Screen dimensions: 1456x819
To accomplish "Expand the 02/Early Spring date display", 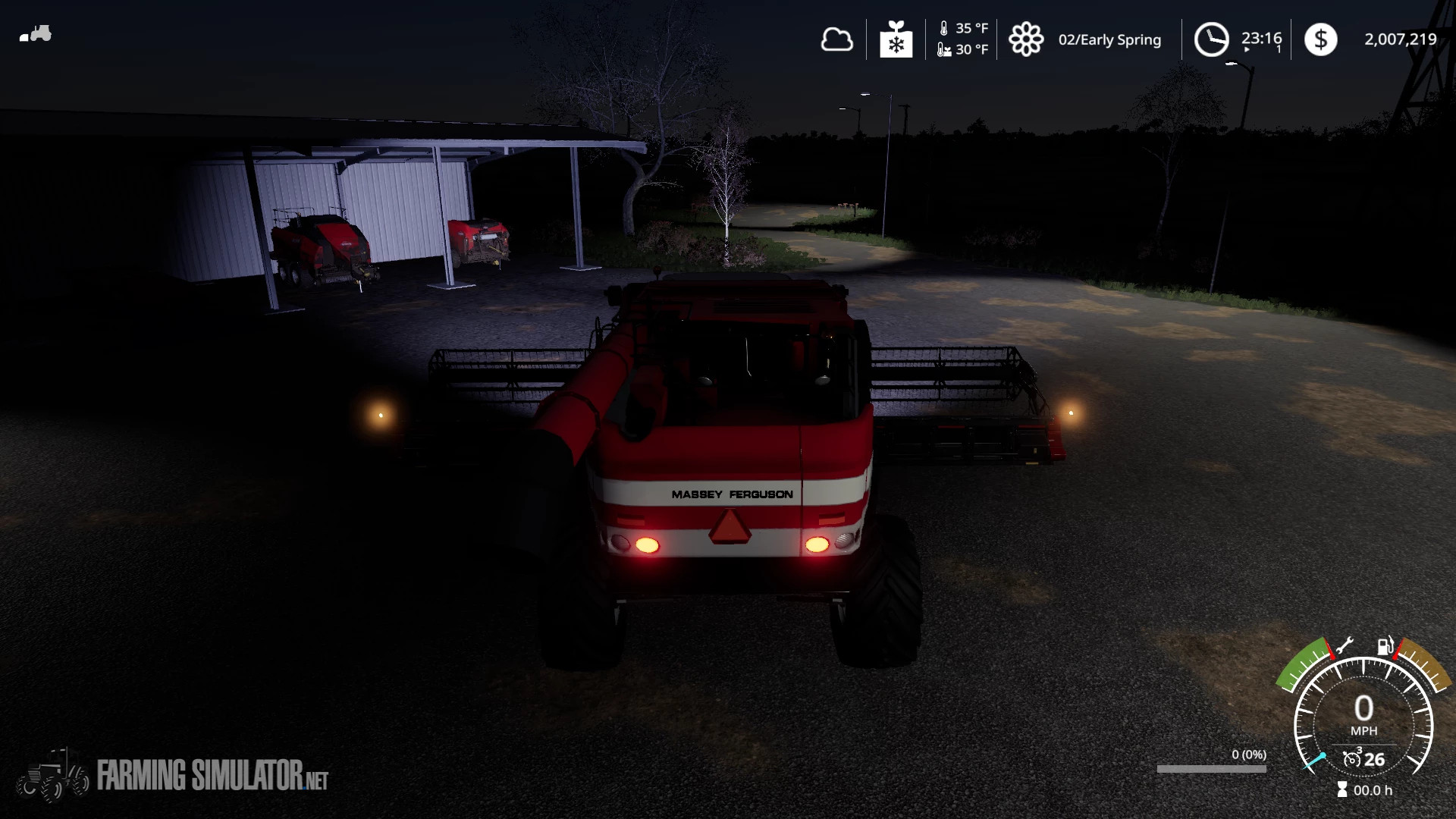I will (x=1110, y=40).
